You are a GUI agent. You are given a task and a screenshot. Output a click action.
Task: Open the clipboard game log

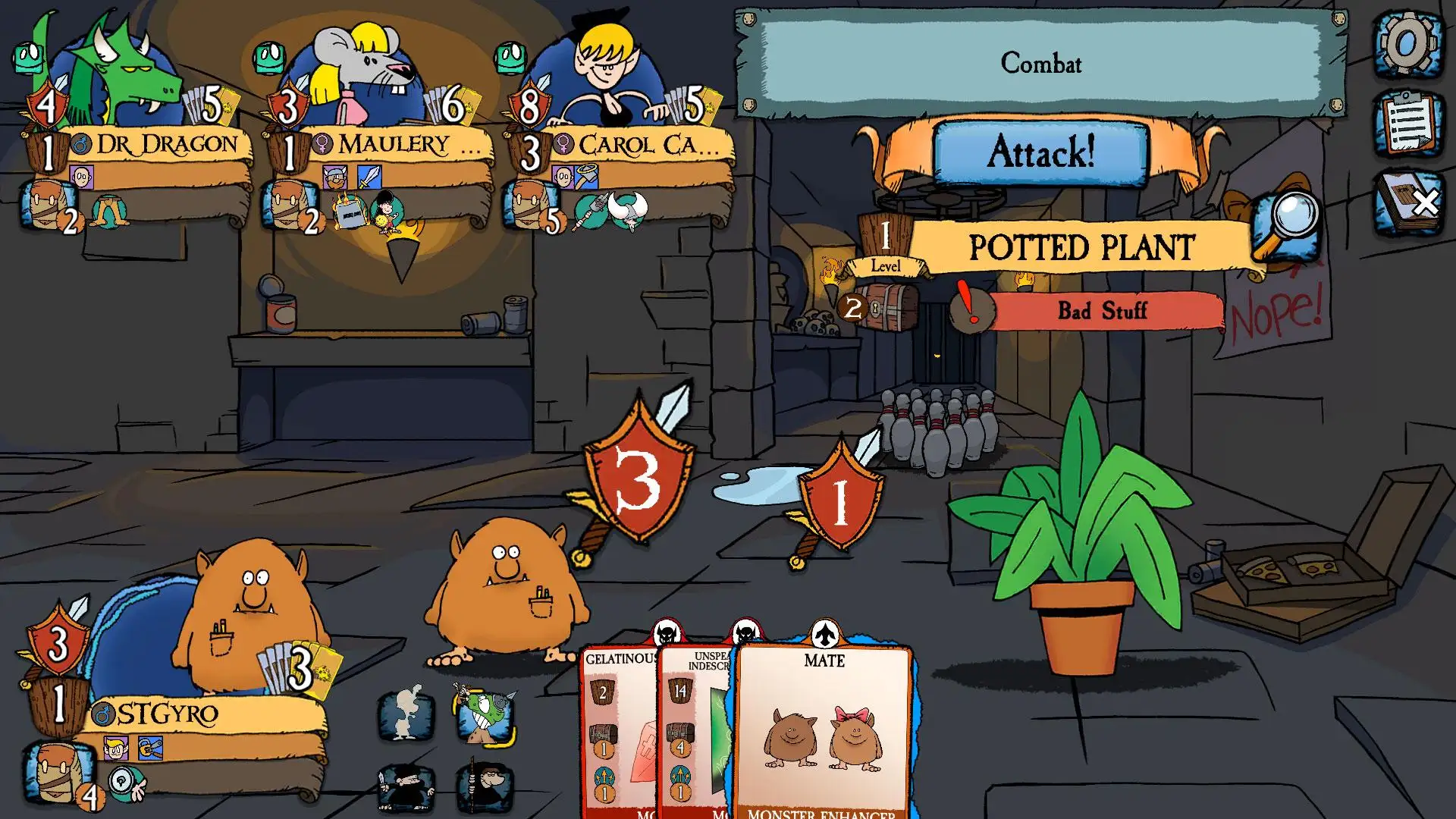click(x=1407, y=123)
